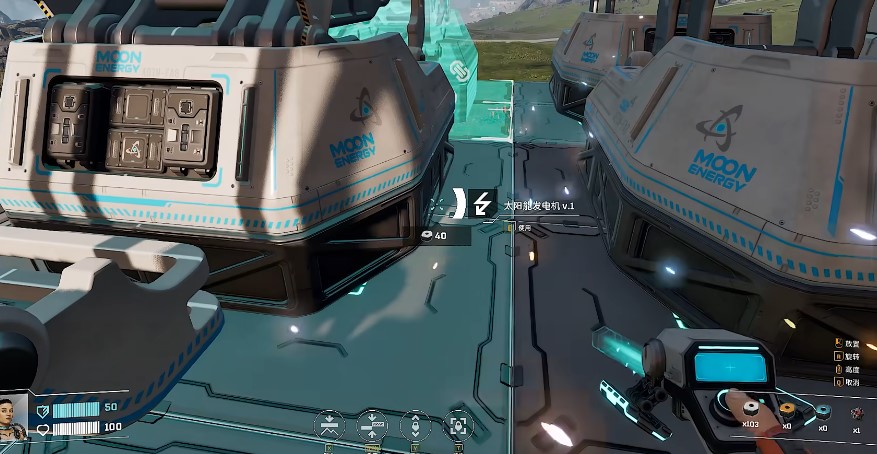Select the first build-mode circle icon
The width and height of the screenshot is (877, 454).
tap(329, 424)
